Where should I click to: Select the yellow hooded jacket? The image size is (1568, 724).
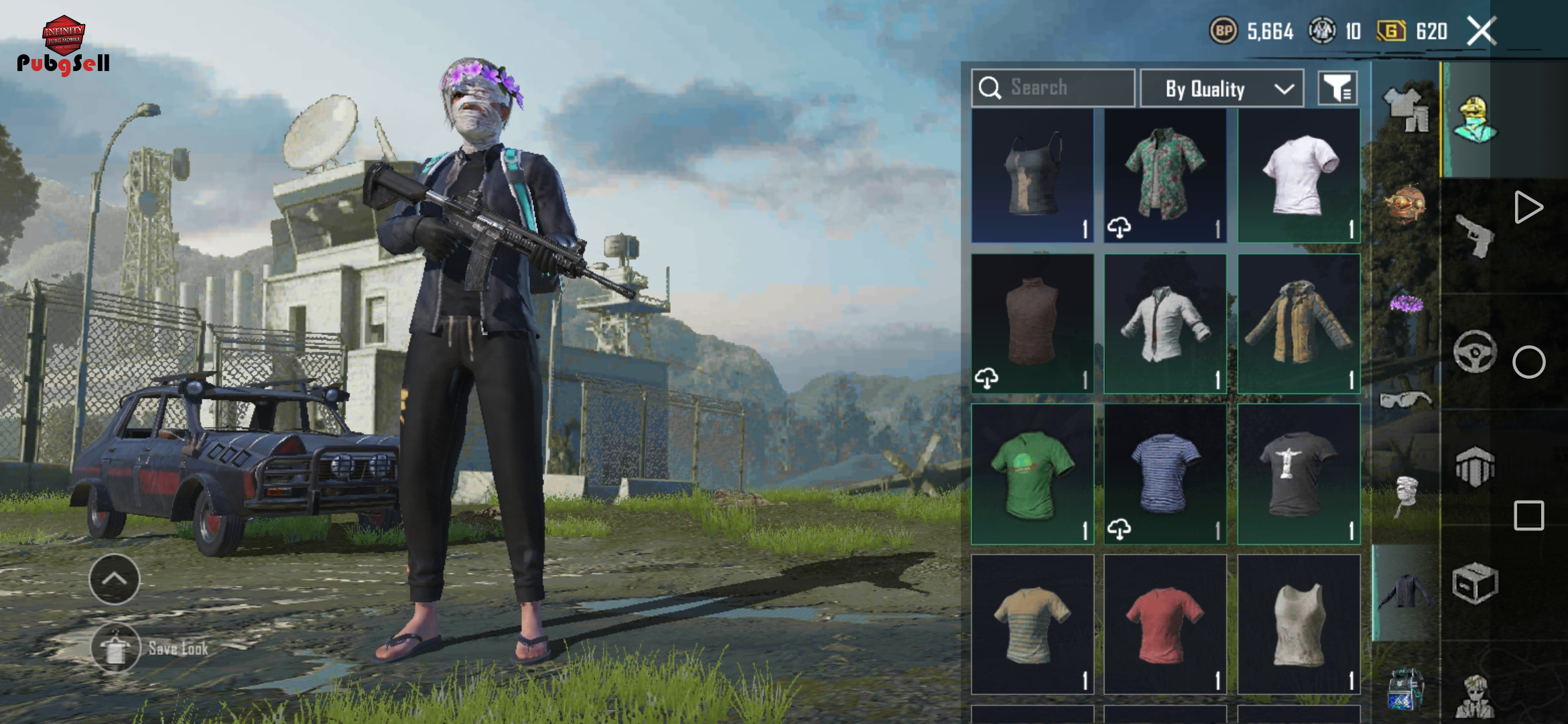[x=1299, y=323]
